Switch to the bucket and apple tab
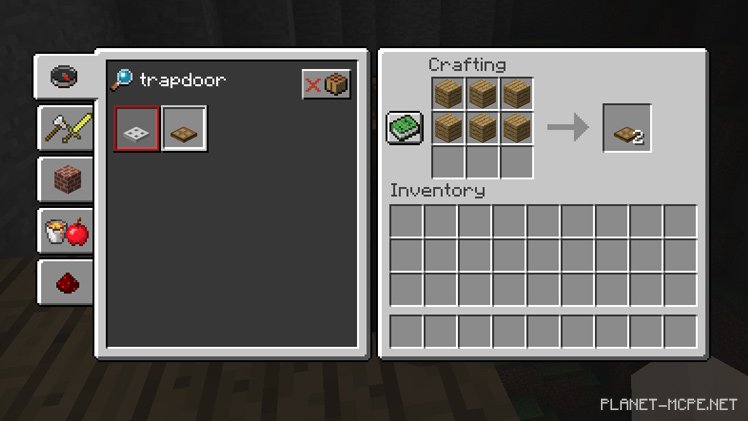Screen dimensions: 748x421 [65, 232]
